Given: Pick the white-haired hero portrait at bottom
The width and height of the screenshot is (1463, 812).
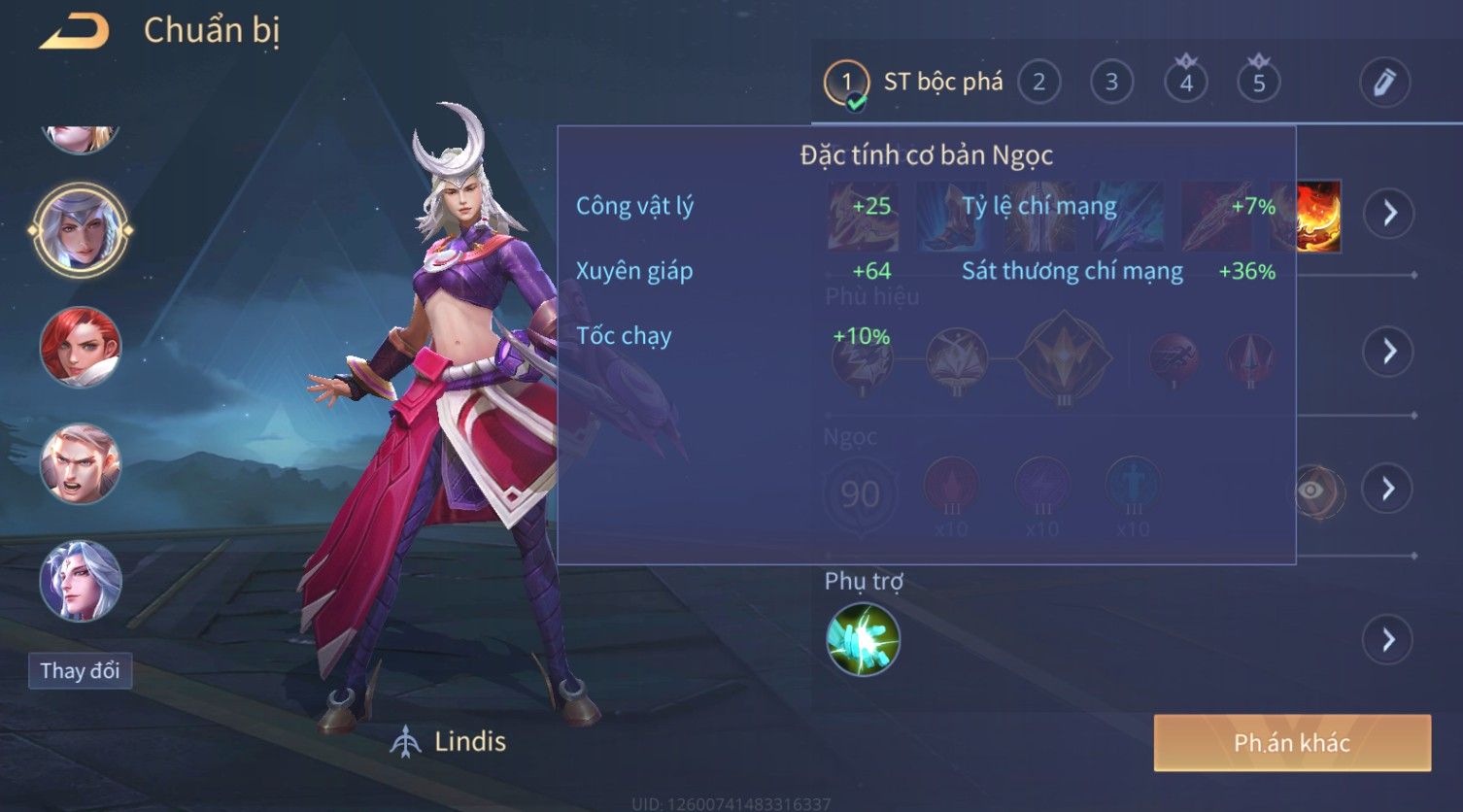Looking at the screenshot, I should [x=81, y=580].
